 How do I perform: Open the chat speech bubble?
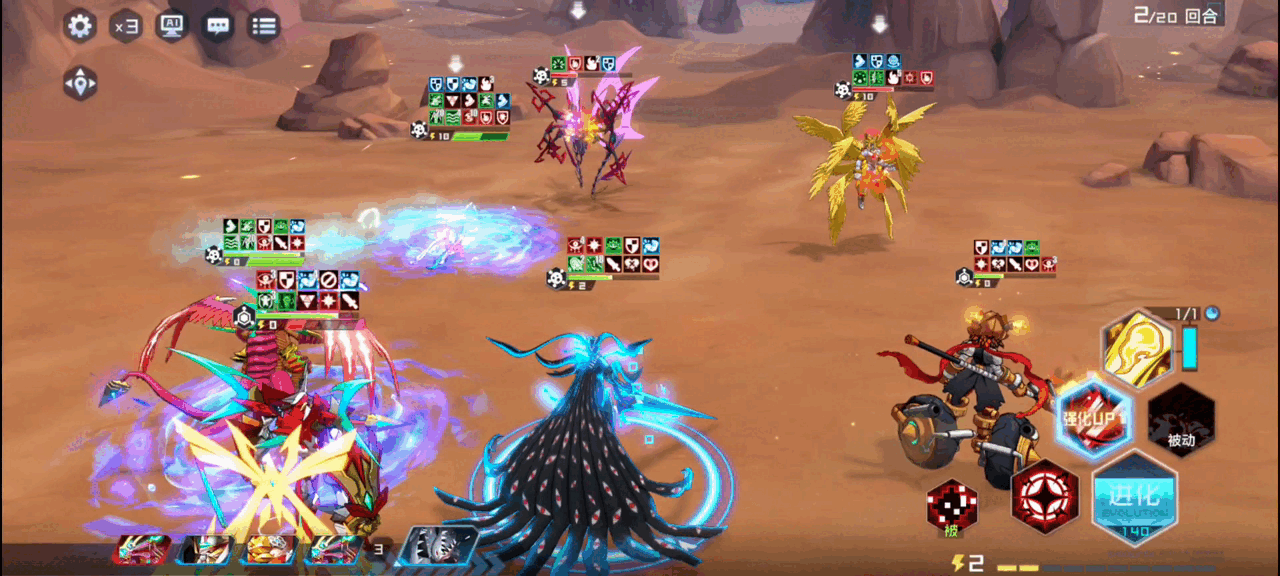pyautogui.click(x=218, y=26)
